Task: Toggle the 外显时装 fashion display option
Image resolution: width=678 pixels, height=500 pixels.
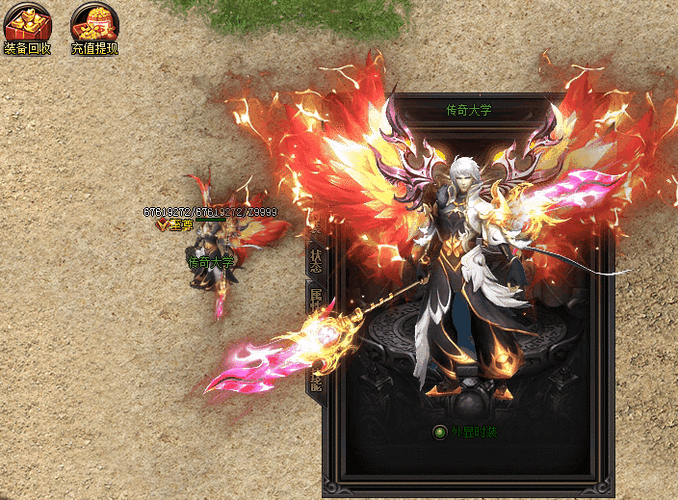Action: point(439,433)
